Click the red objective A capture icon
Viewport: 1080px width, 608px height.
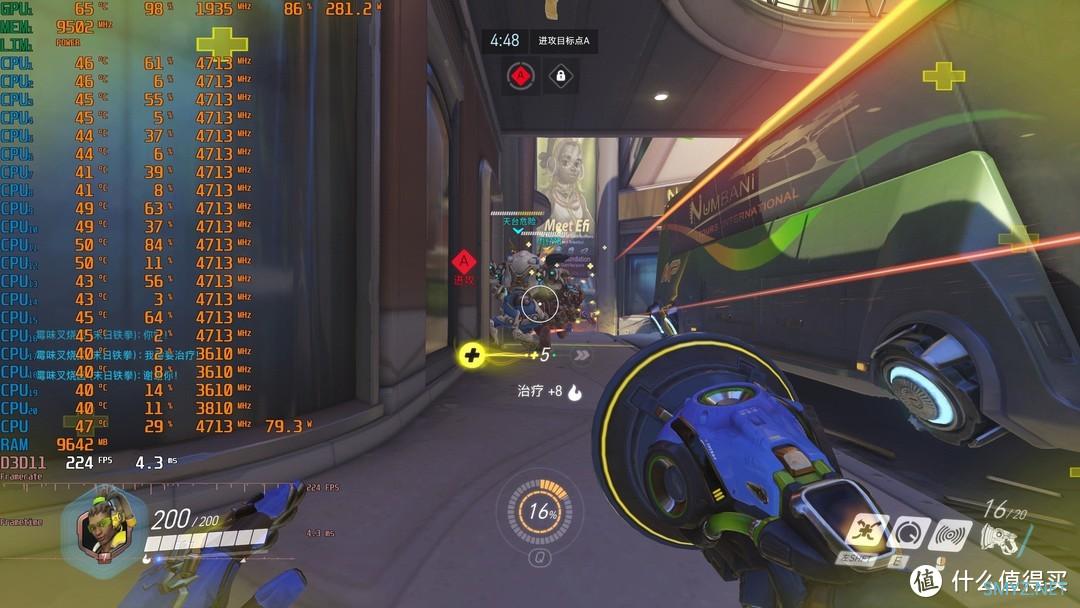click(x=519, y=75)
